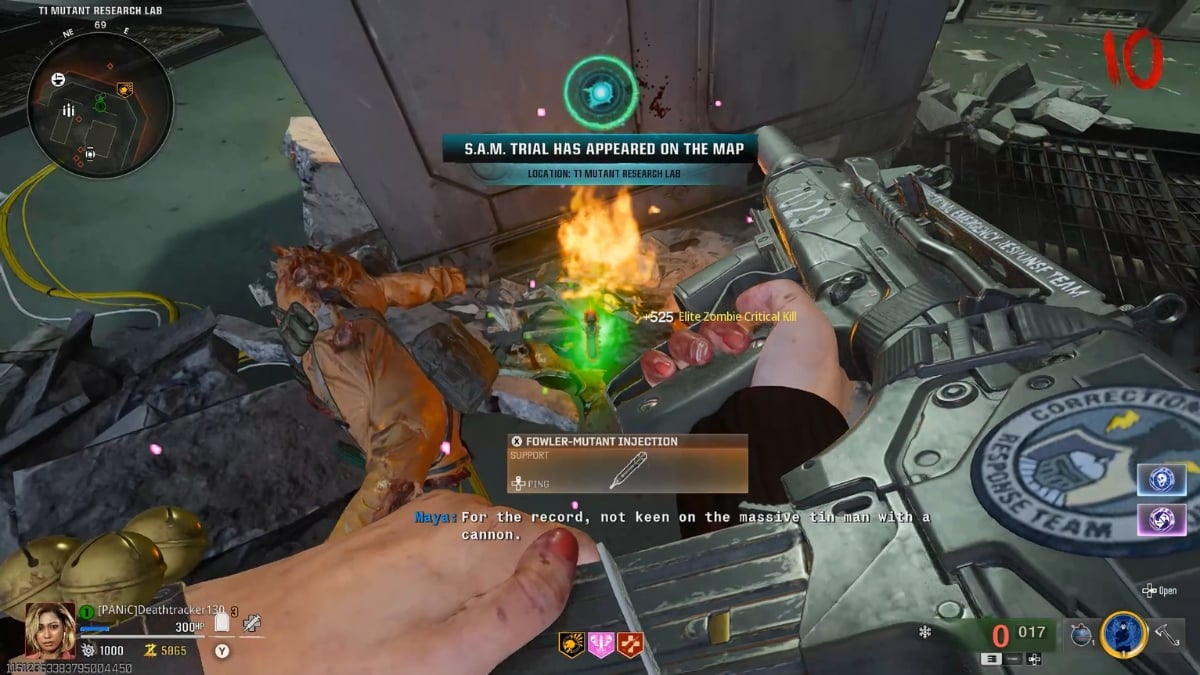
Task: Choose the crossed-out syringe support slot
Action: [x=252, y=623]
